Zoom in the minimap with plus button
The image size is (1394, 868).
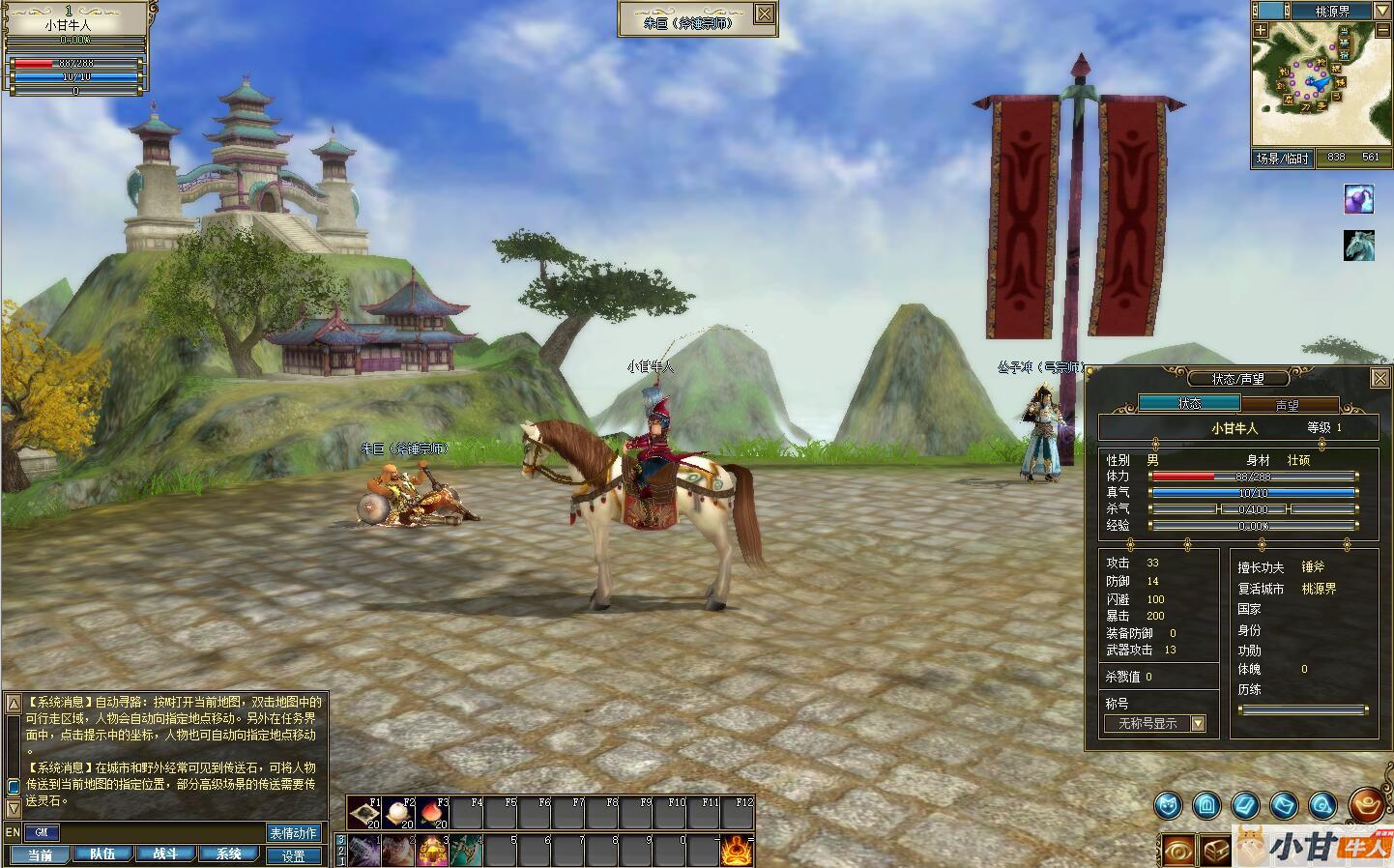click(x=1262, y=30)
